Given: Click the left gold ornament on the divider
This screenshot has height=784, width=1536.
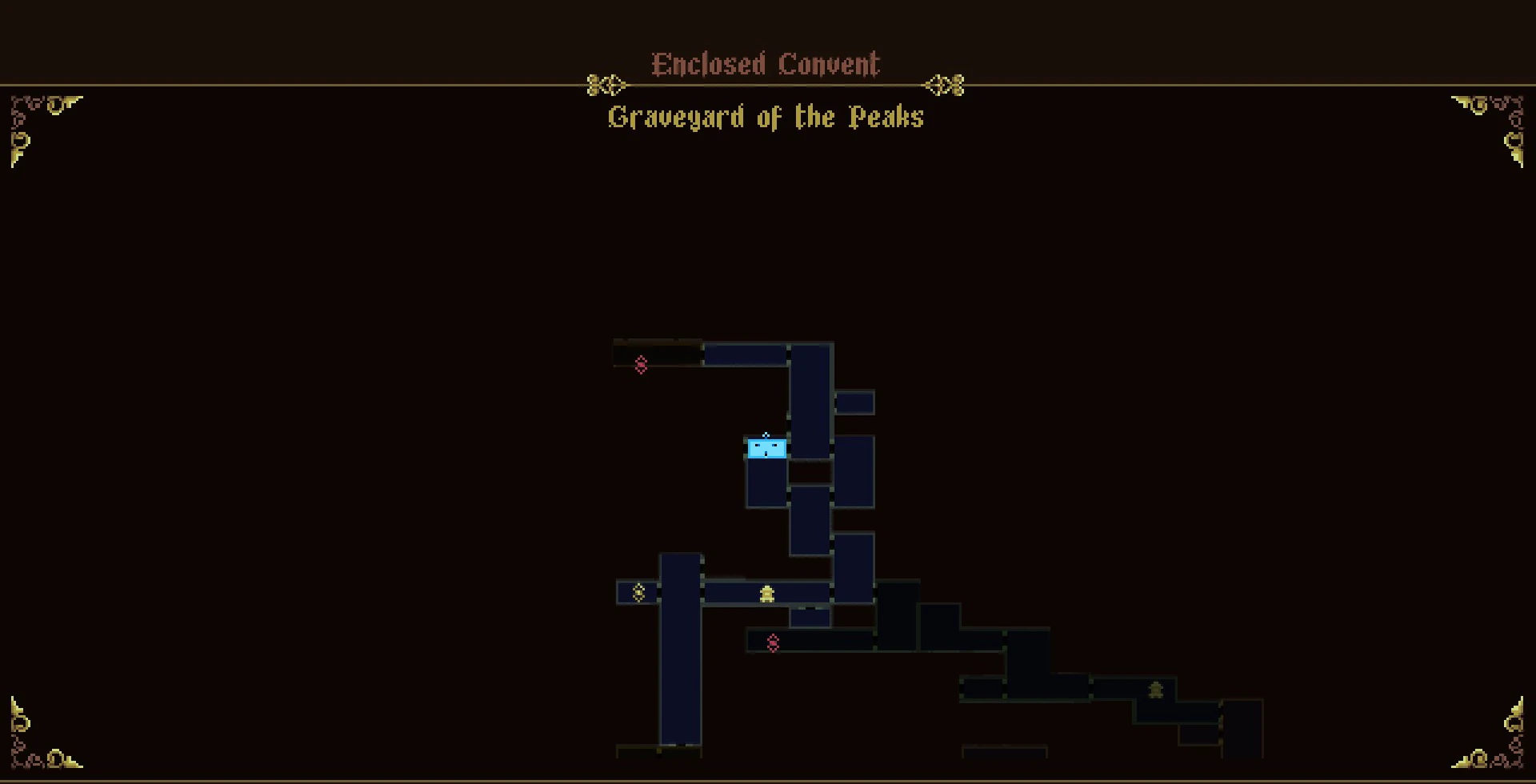Looking at the screenshot, I should coord(604,84).
